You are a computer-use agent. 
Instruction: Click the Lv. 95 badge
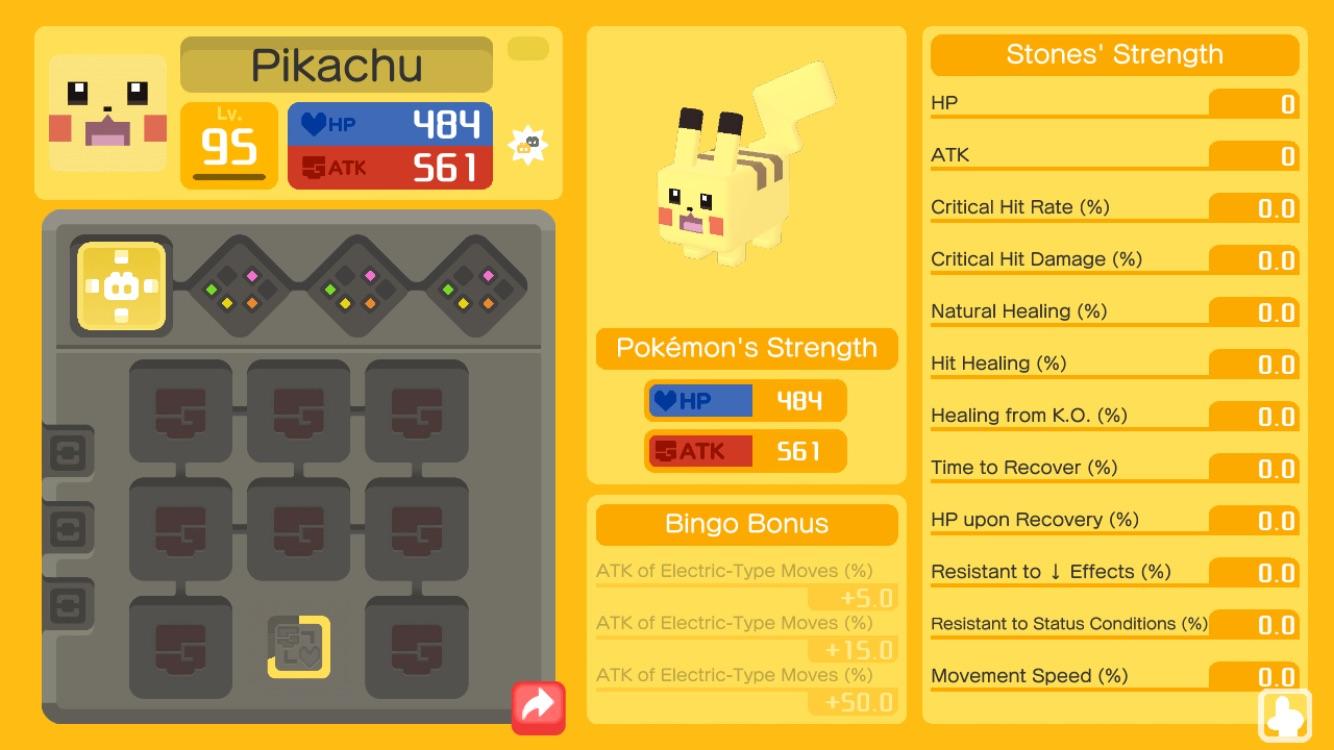[229, 145]
